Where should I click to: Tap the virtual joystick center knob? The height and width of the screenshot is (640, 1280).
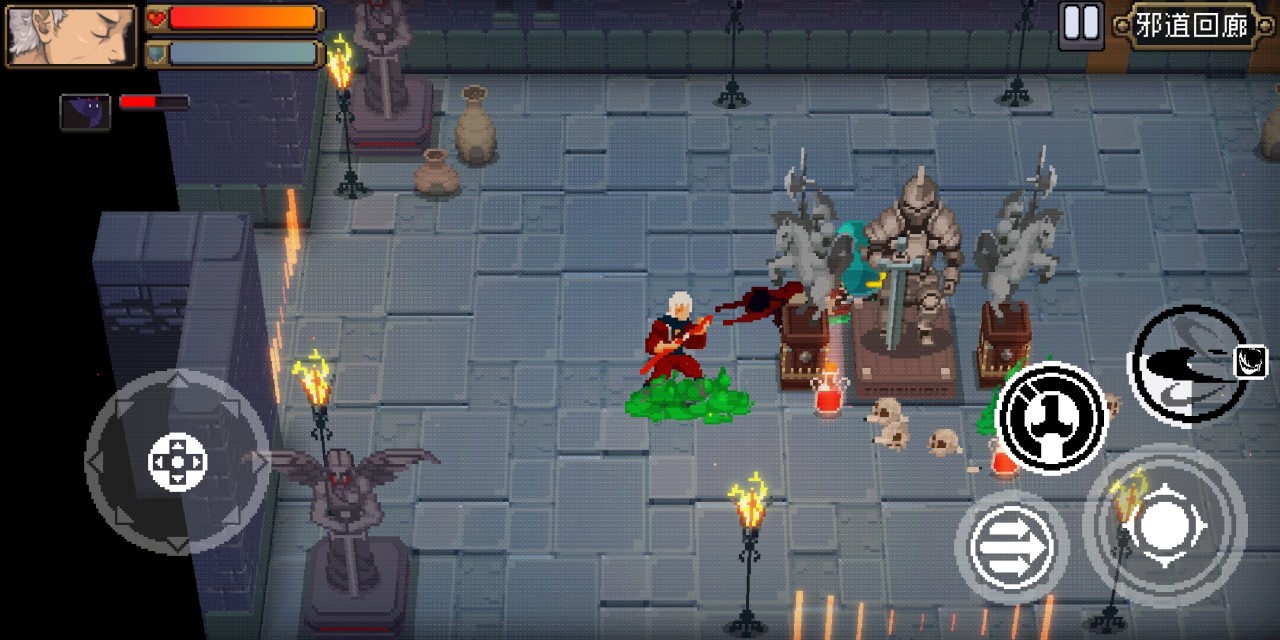(177, 462)
